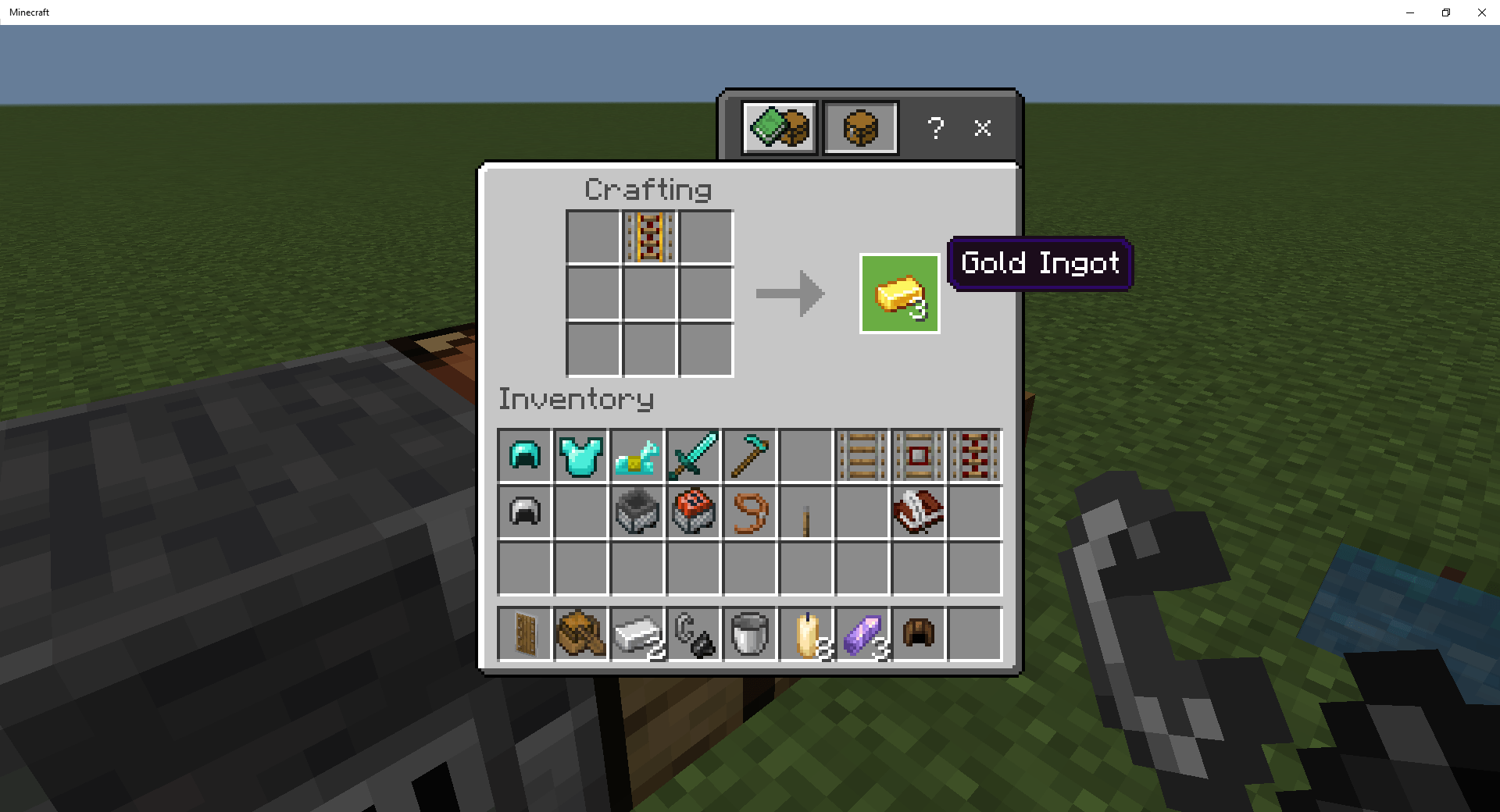Click the help question mark button
This screenshot has height=812, width=1500.
(x=935, y=129)
